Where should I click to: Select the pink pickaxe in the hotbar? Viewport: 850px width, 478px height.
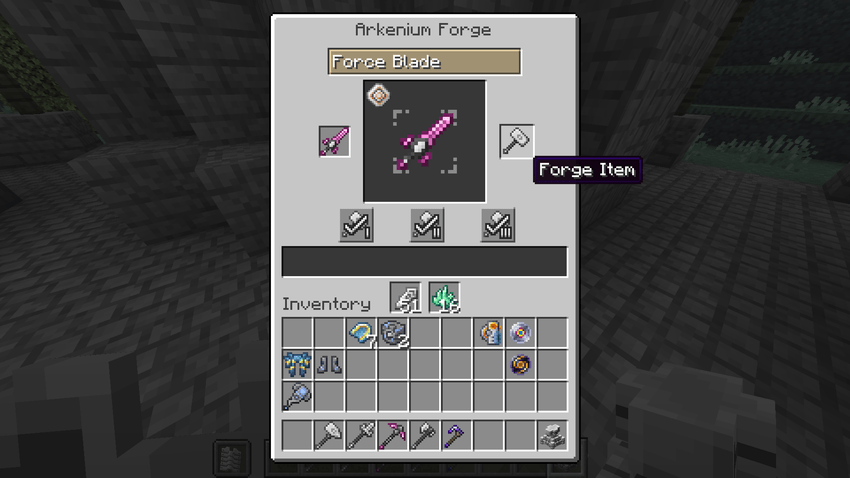pos(393,436)
